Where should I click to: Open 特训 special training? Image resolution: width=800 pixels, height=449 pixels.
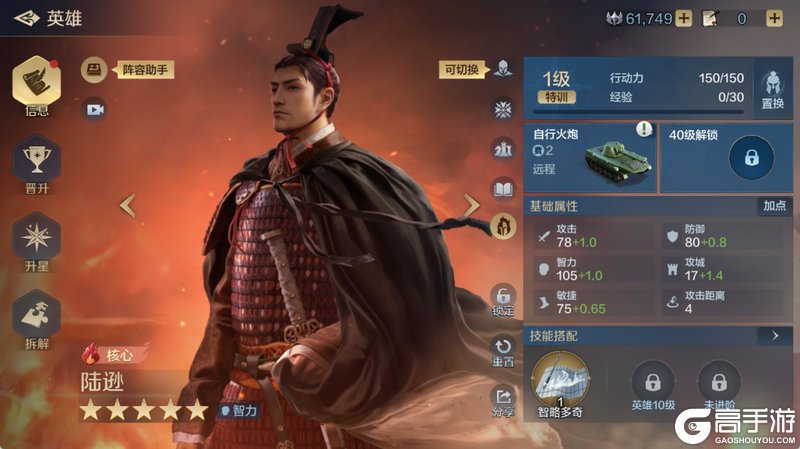pyautogui.click(x=555, y=98)
